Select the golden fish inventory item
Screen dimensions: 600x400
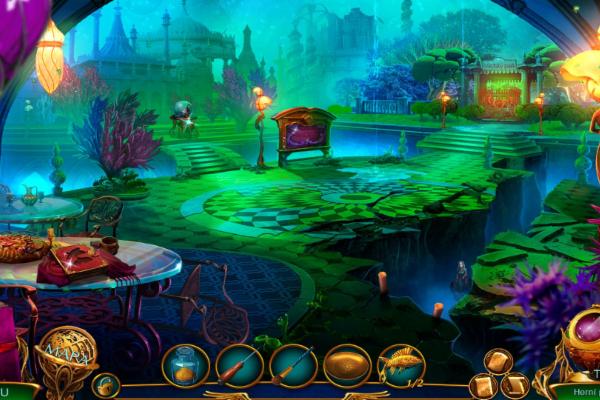(x=401, y=366)
